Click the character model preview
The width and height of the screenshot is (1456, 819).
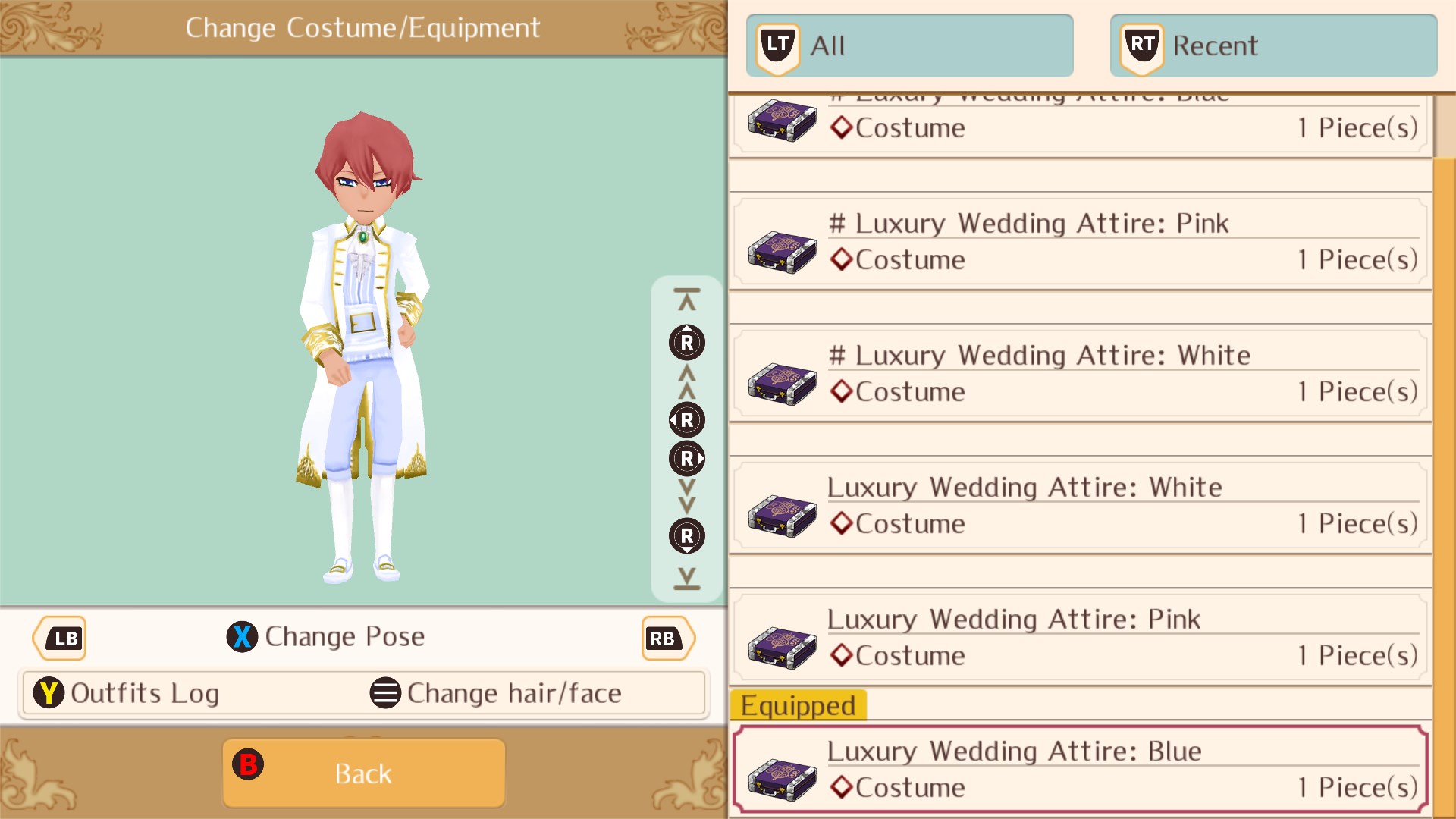[364, 341]
